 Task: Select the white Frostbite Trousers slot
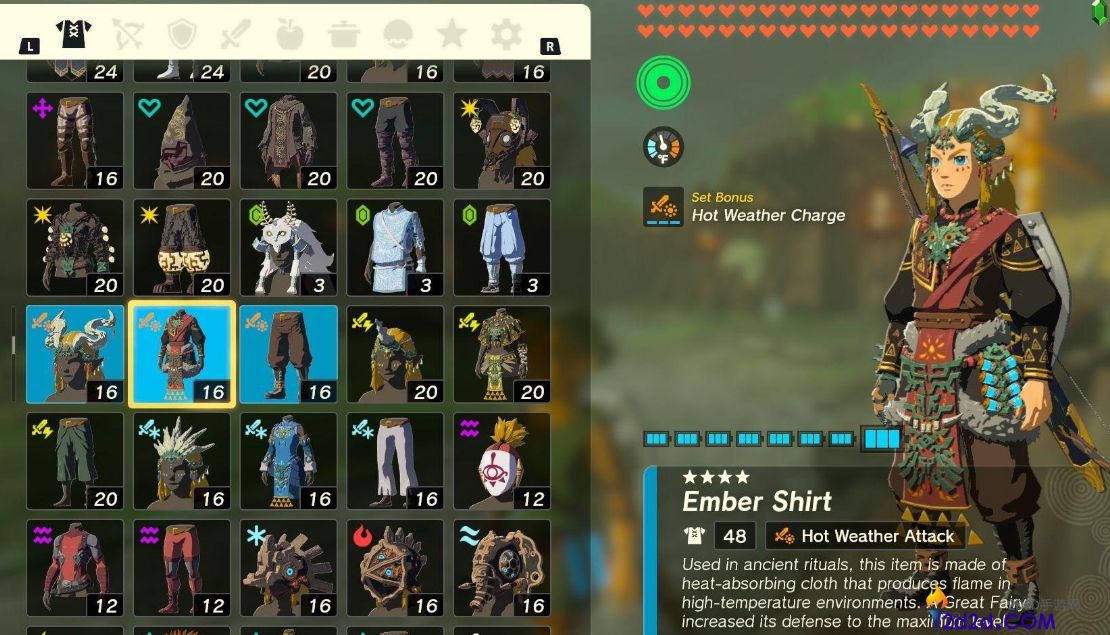point(396,461)
